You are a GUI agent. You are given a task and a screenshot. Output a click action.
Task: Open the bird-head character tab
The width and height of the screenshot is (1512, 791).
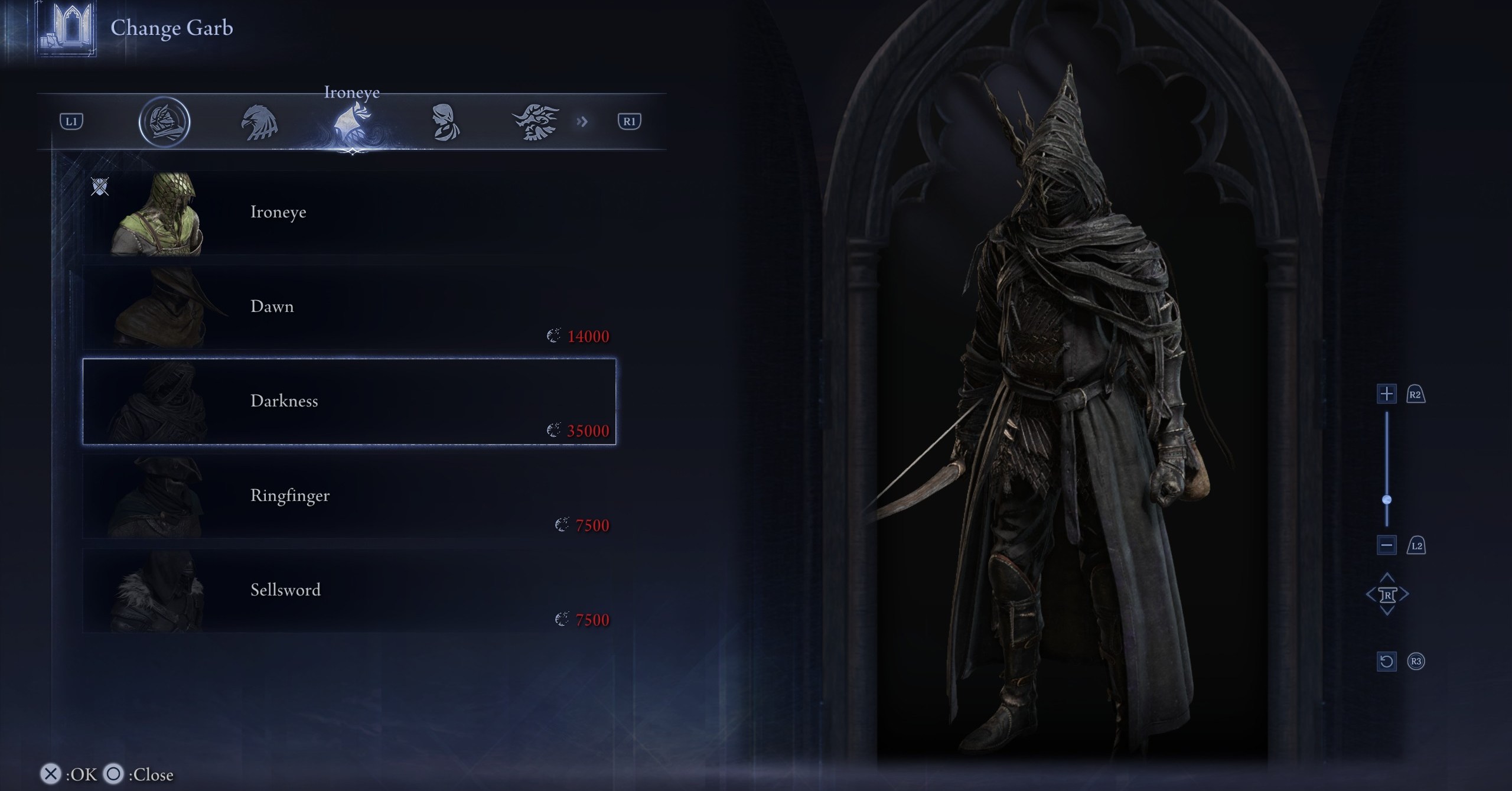[x=259, y=122]
